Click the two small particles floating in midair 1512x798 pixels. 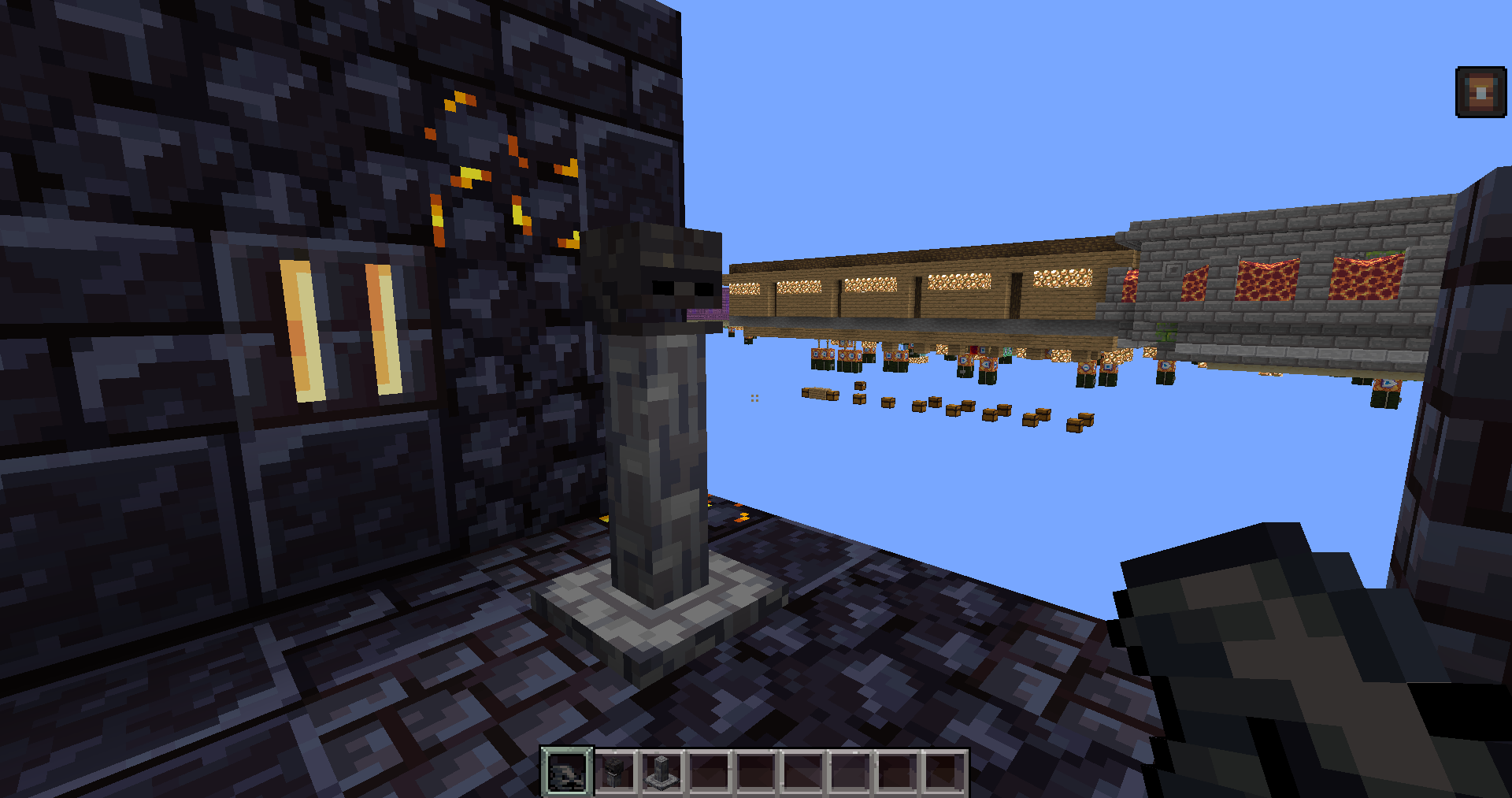[x=754, y=397]
